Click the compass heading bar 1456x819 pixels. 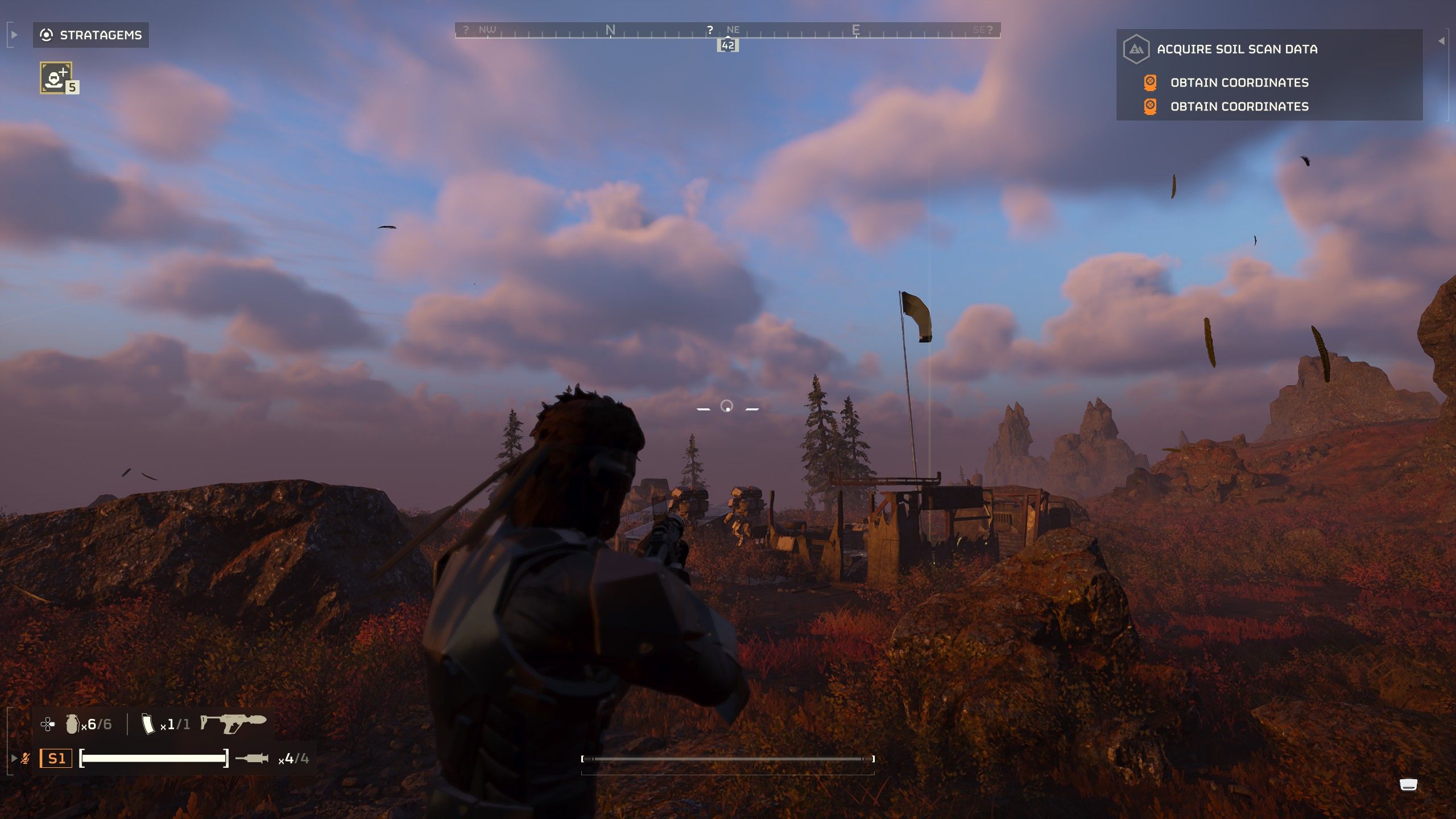click(727, 30)
